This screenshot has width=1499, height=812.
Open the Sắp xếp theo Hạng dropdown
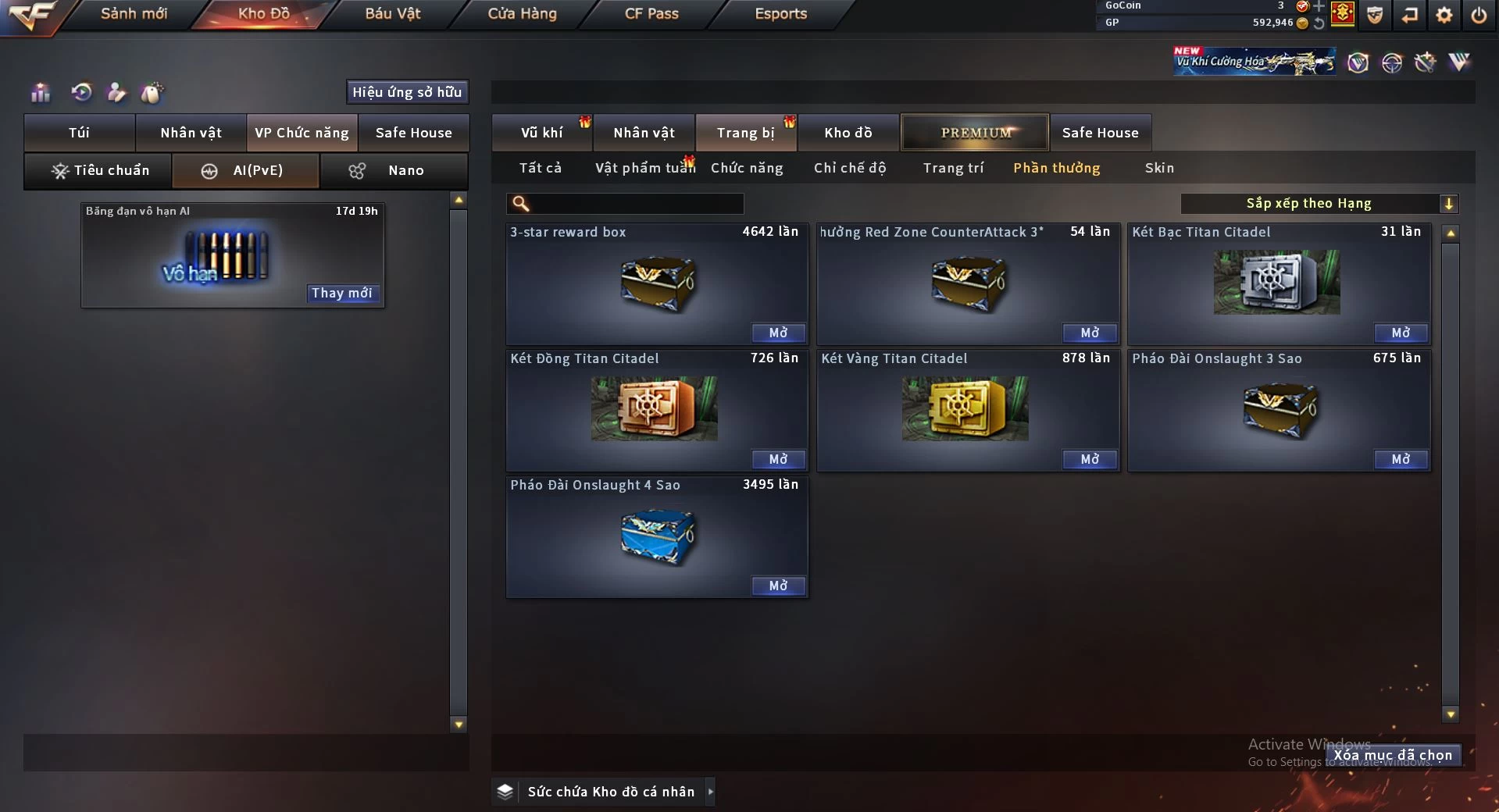pyautogui.click(x=1319, y=204)
